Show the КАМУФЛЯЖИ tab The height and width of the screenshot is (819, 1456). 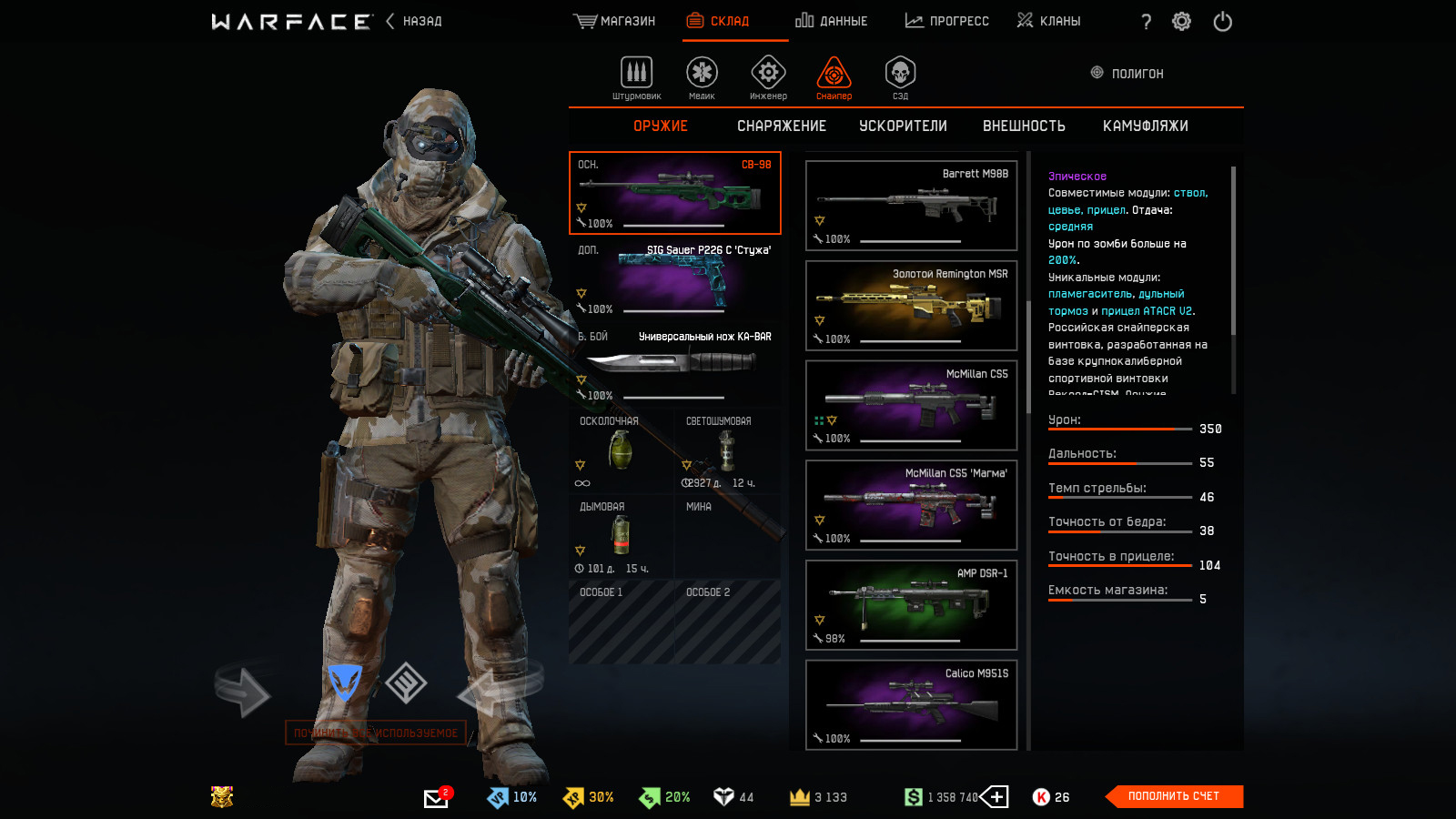point(1145,126)
